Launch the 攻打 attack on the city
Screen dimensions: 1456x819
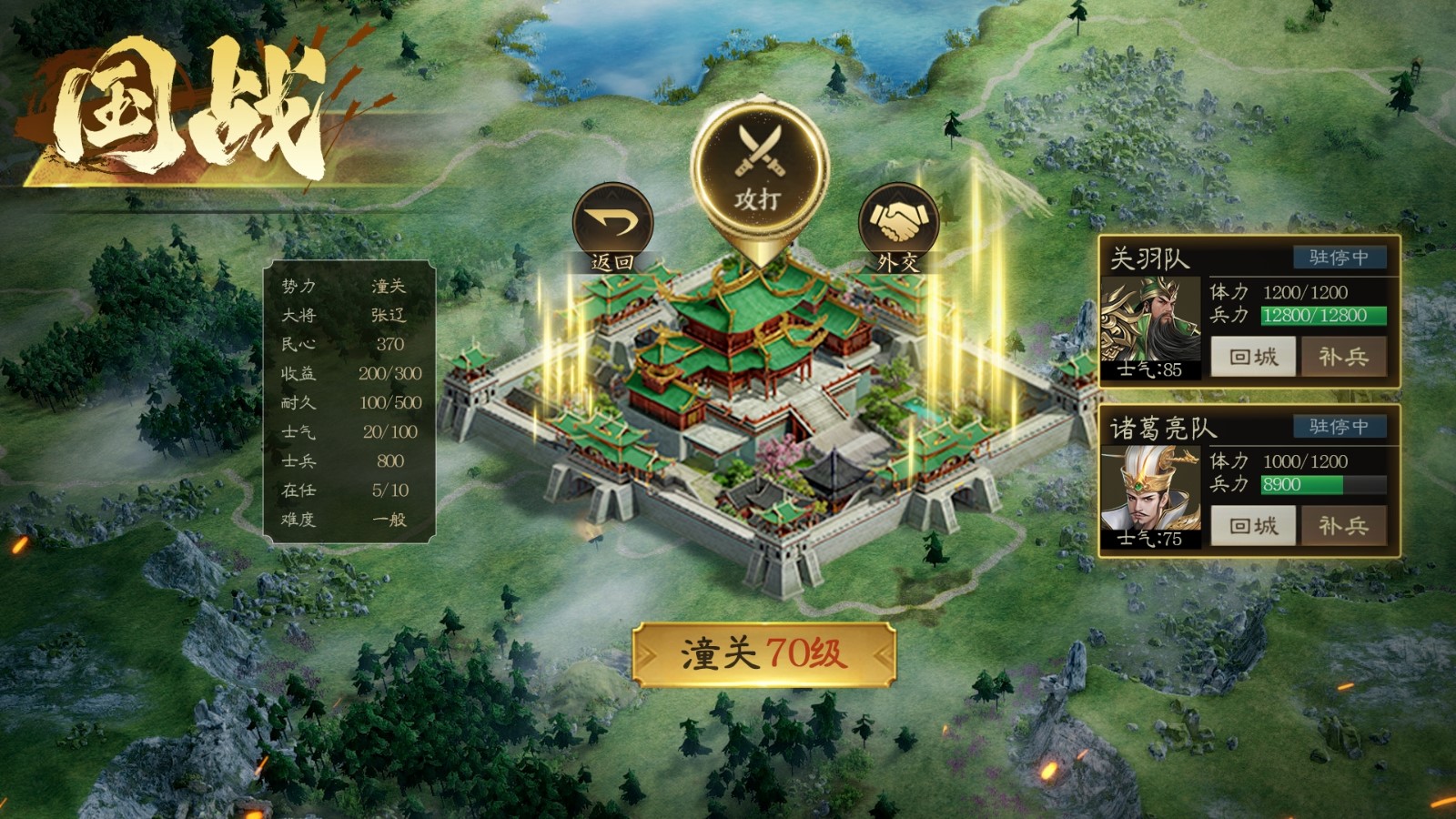click(x=759, y=170)
